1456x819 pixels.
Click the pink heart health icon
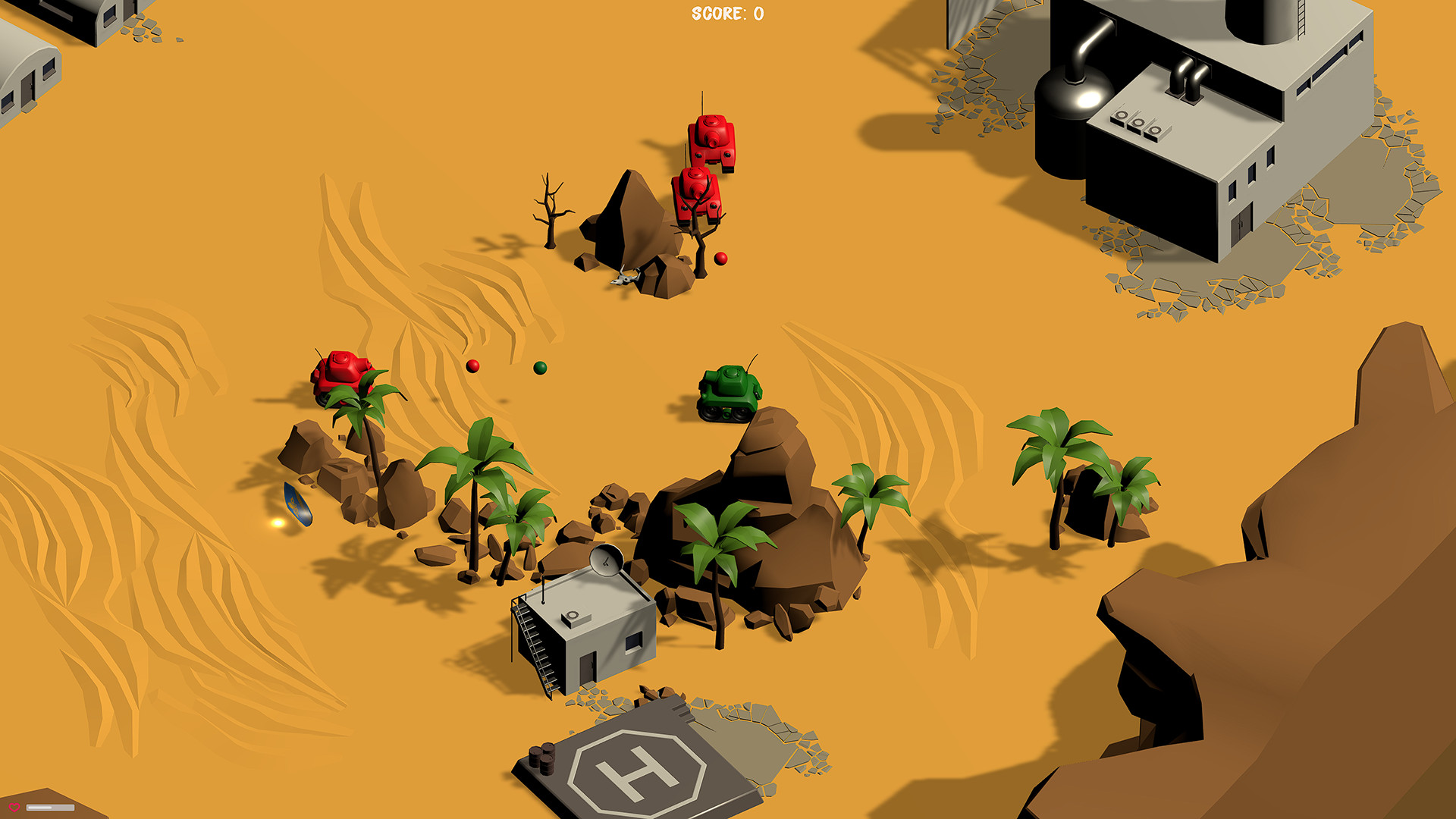(14, 808)
